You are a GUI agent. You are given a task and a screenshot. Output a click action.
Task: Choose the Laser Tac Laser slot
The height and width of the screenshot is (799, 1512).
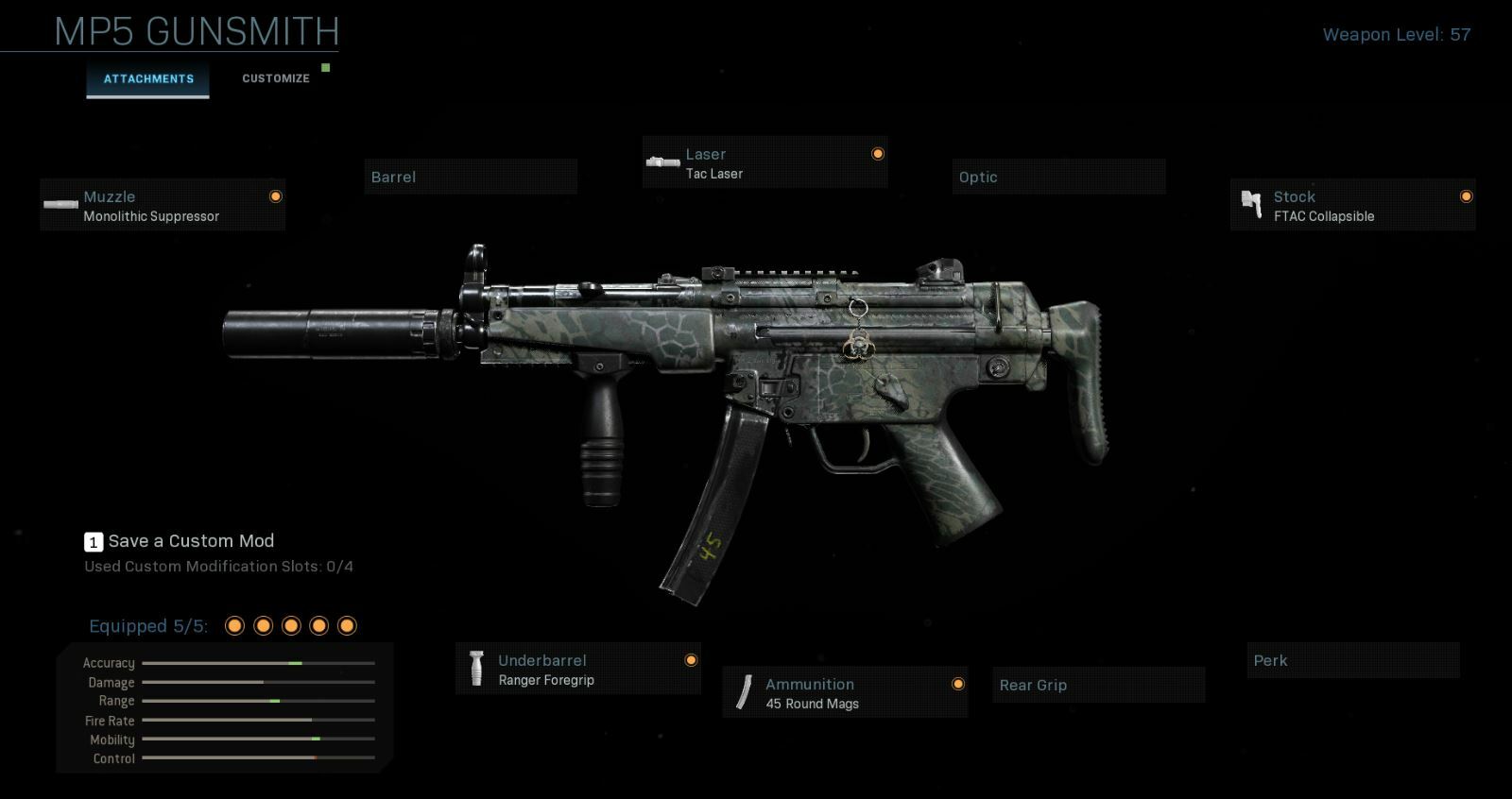[x=765, y=162]
